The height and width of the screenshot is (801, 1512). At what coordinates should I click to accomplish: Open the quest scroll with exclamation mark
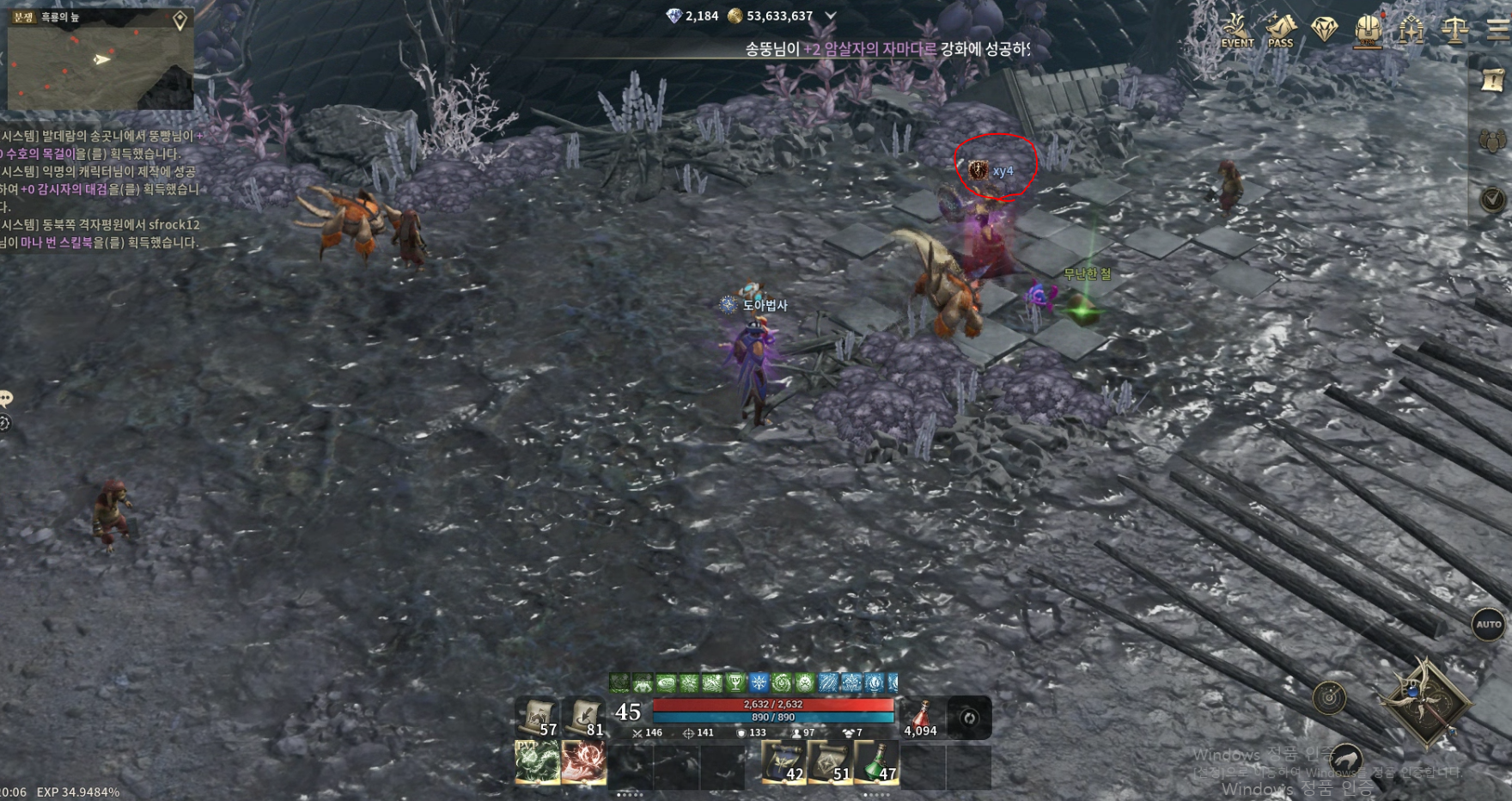1493,80
